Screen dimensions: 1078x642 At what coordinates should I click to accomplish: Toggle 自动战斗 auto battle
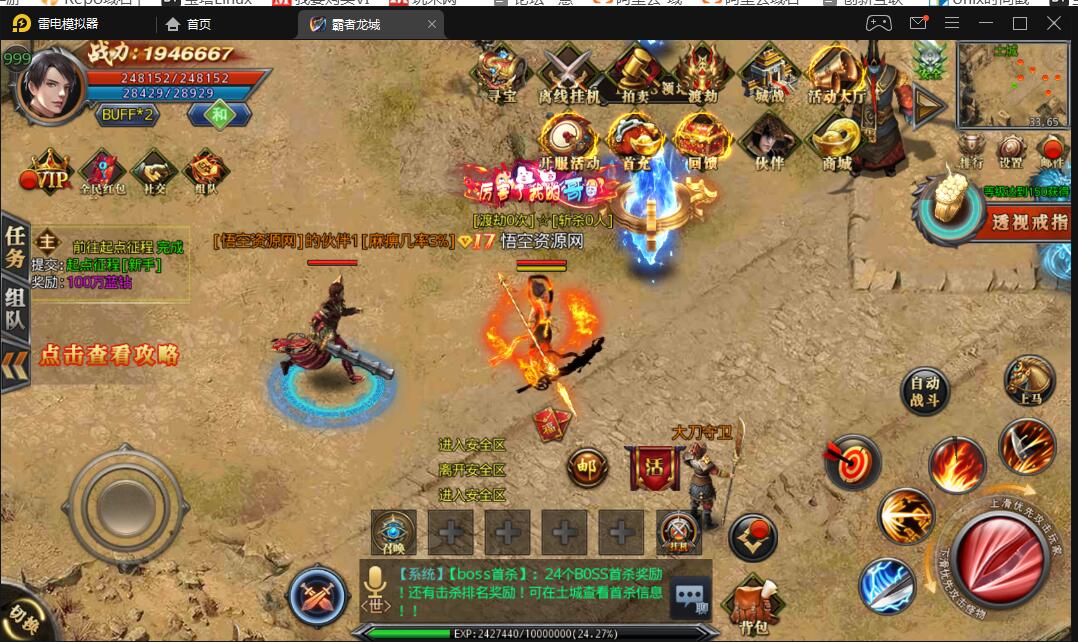pos(924,392)
